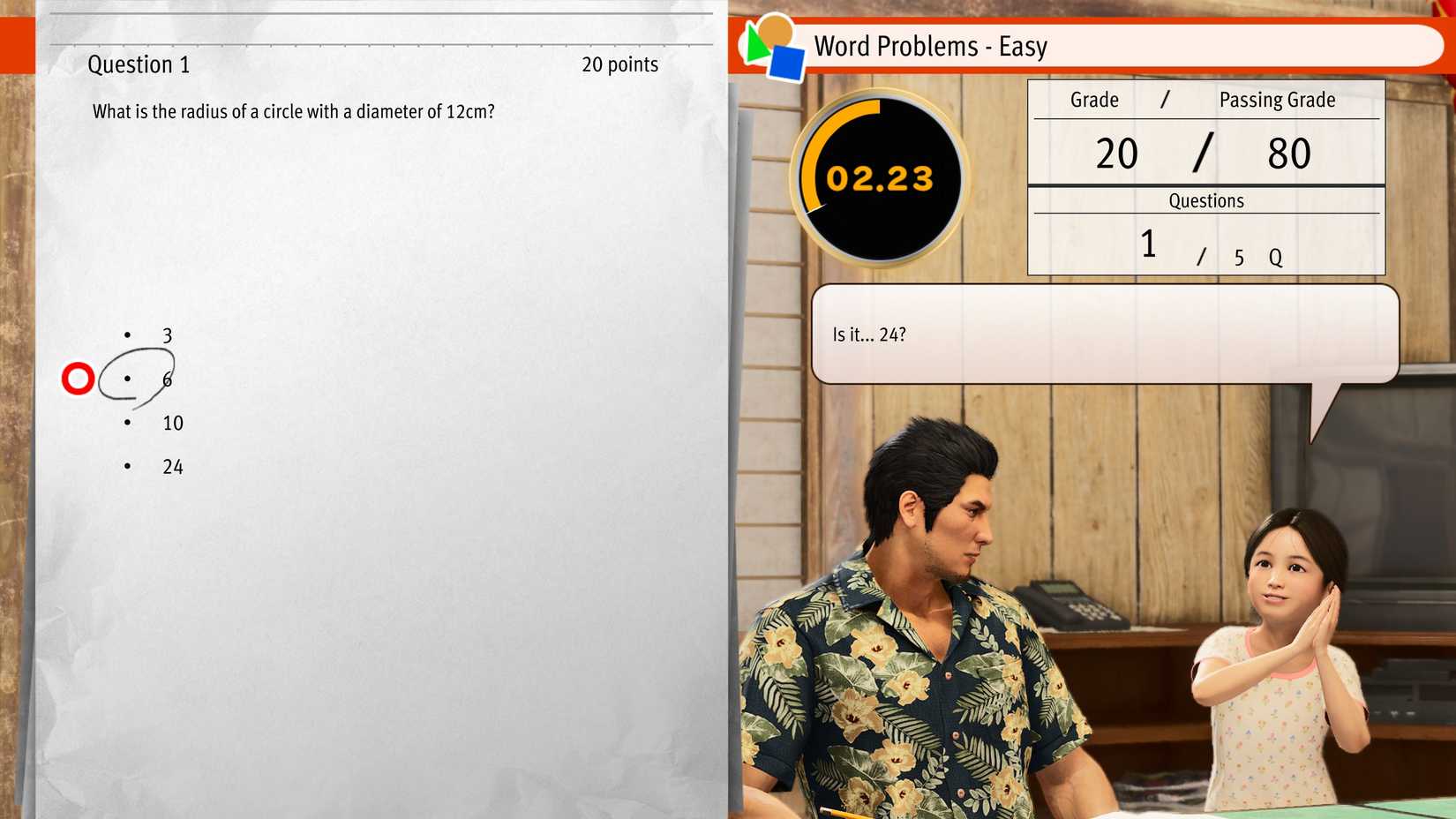Click the blue square in the shapes badge
Screen dimensions: 1456x819
[x=784, y=64]
